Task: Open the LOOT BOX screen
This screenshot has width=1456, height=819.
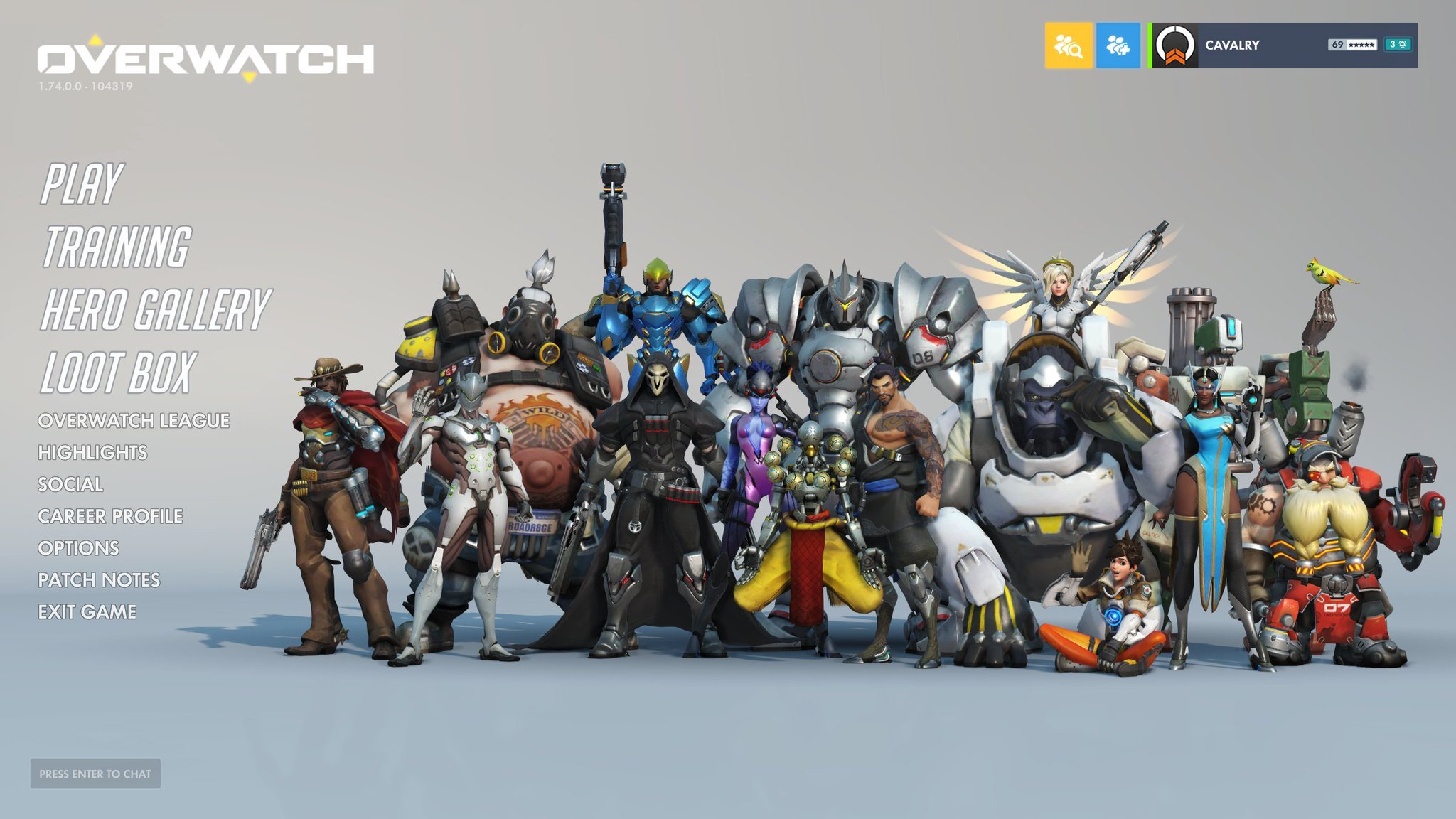Action: coord(117,370)
